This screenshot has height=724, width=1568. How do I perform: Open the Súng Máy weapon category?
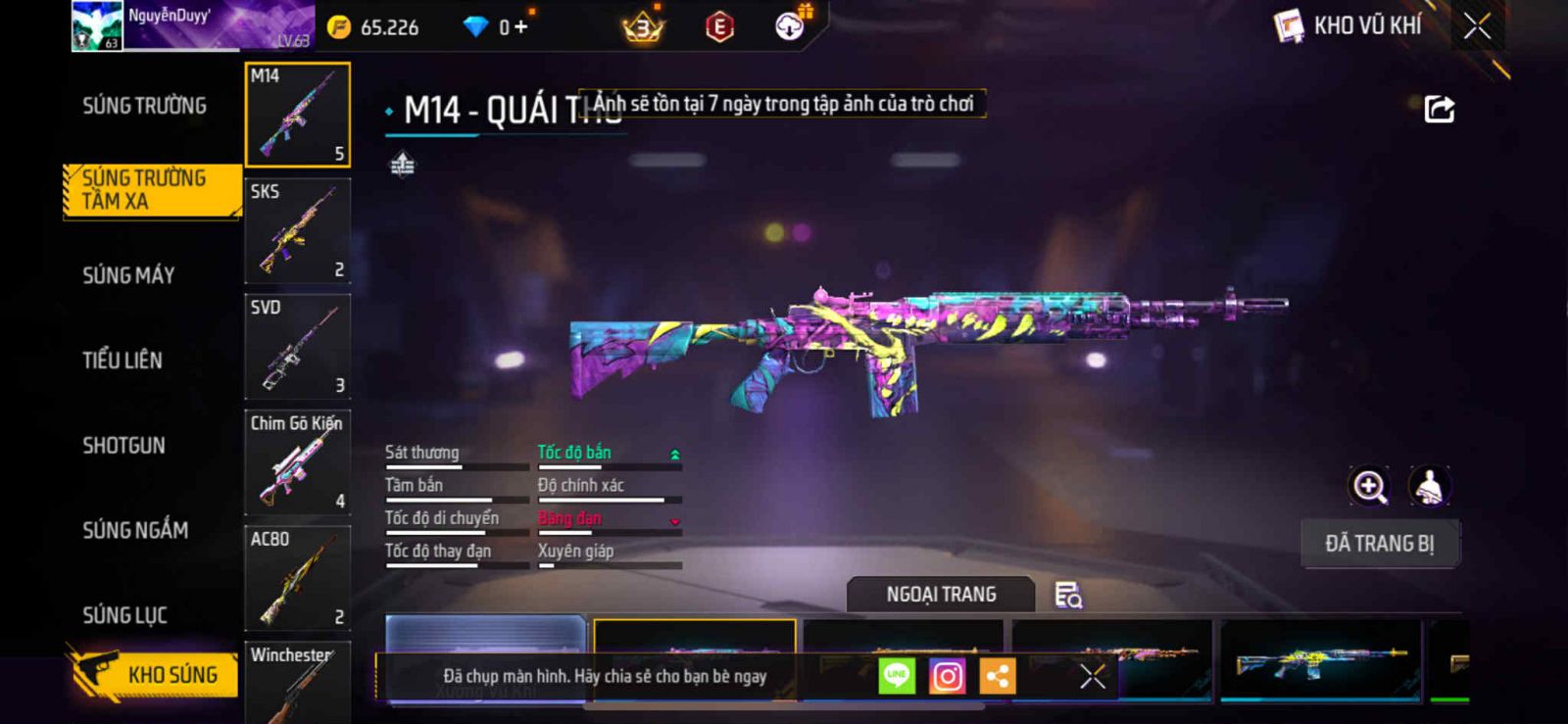(128, 275)
